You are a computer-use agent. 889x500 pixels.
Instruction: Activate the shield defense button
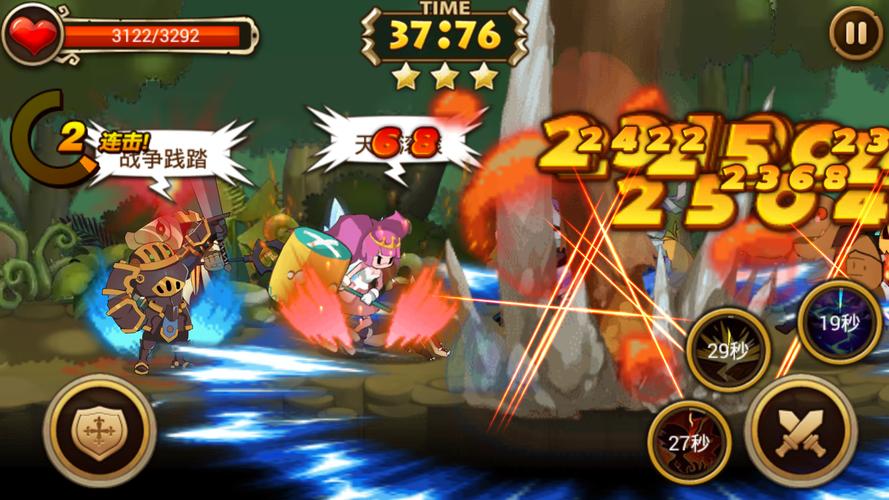[x=99, y=430]
